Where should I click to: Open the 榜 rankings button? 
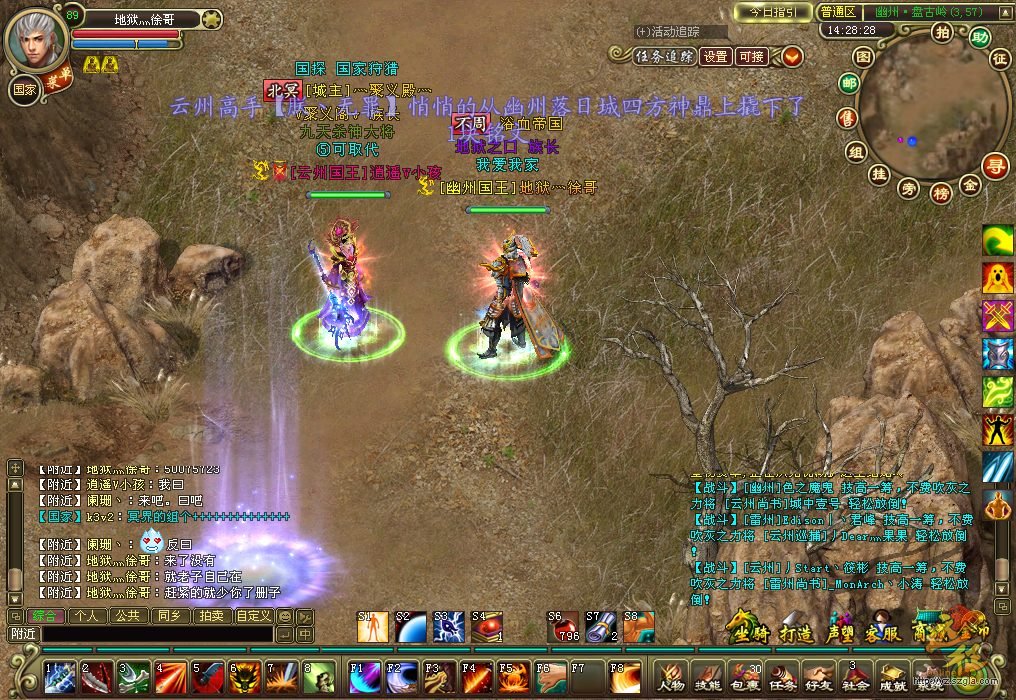click(x=940, y=192)
